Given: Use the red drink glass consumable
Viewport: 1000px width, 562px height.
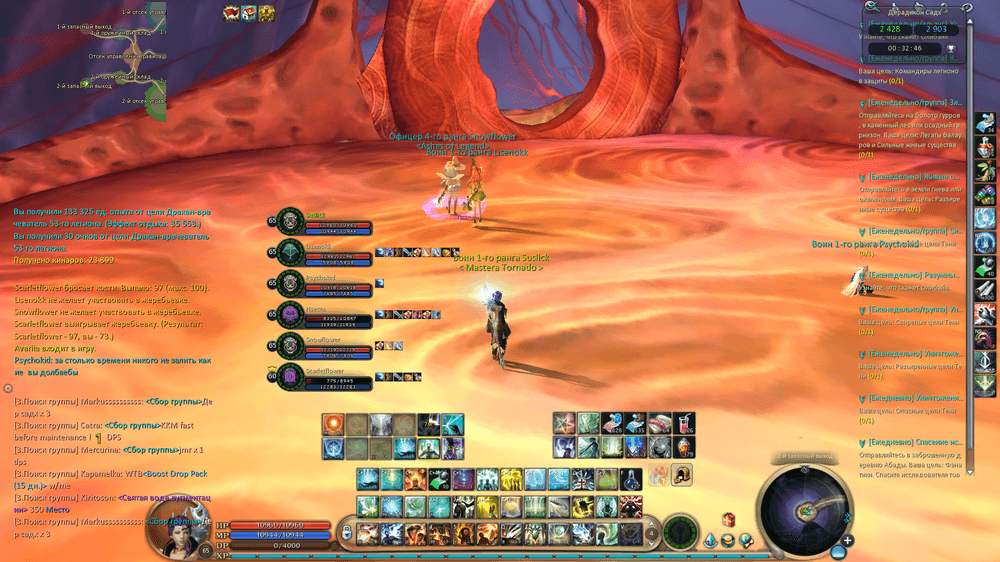Looking at the screenshot, I should 685,424.
